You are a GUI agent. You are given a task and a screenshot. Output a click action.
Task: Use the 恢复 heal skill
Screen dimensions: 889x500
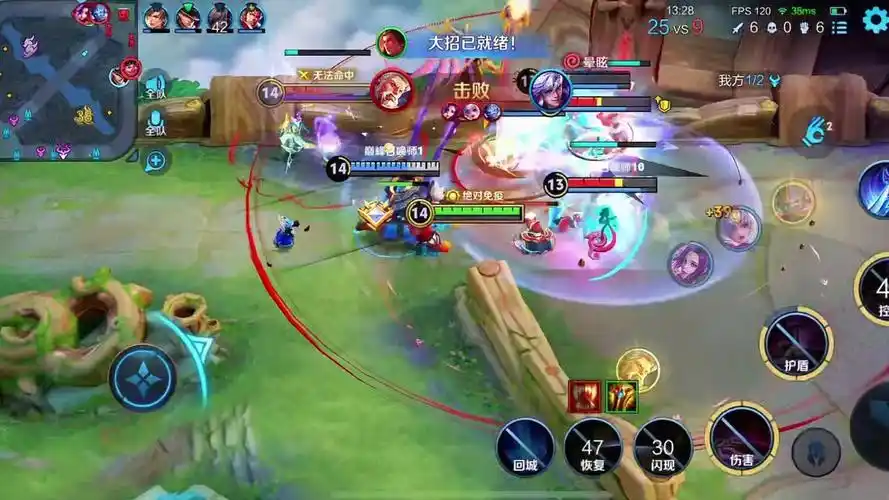pos(593,445)
